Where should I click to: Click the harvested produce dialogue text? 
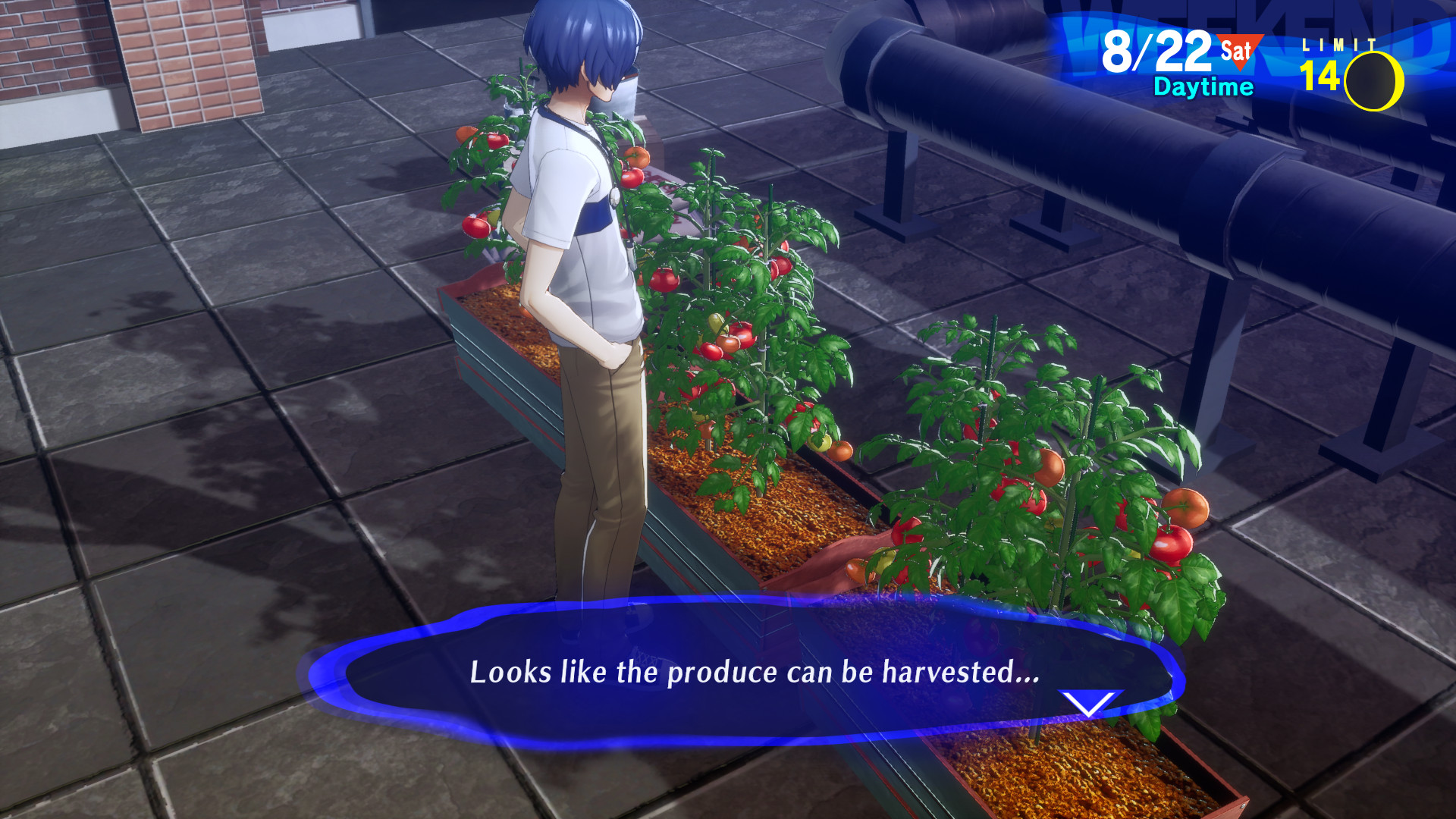755,671
